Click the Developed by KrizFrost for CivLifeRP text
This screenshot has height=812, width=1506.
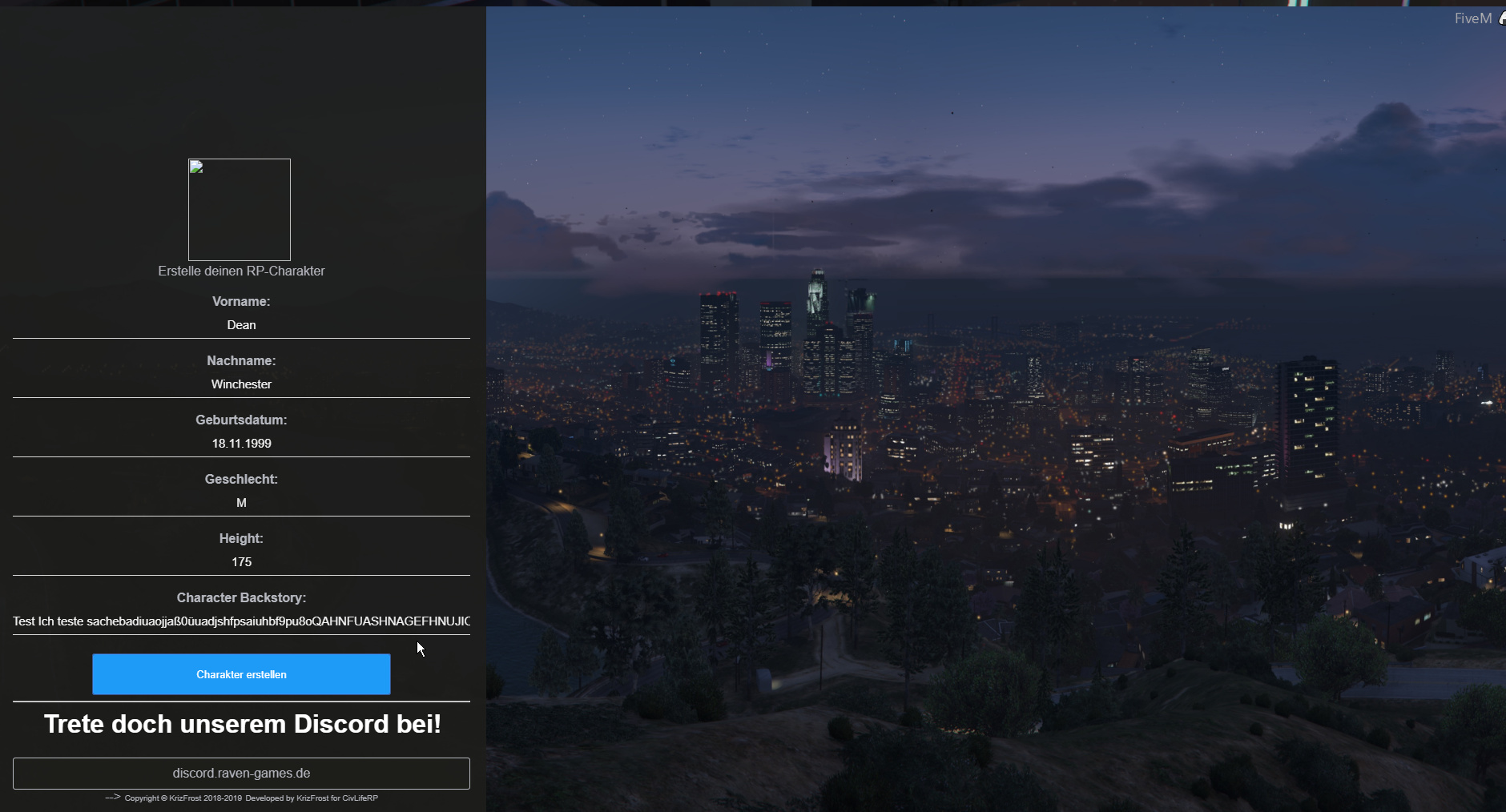(312, 798)
